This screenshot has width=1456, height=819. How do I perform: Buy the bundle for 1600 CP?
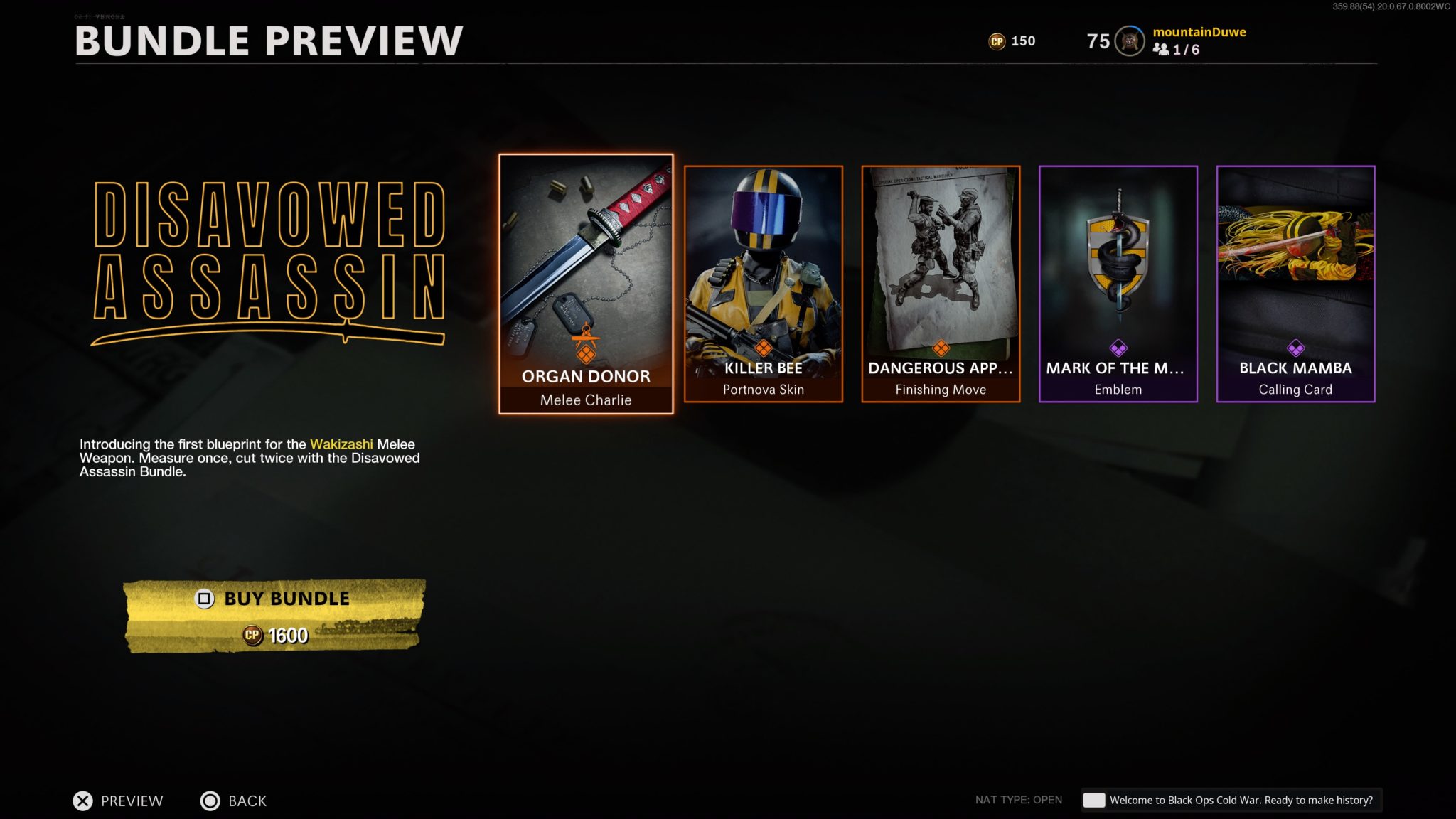[274, 616]
